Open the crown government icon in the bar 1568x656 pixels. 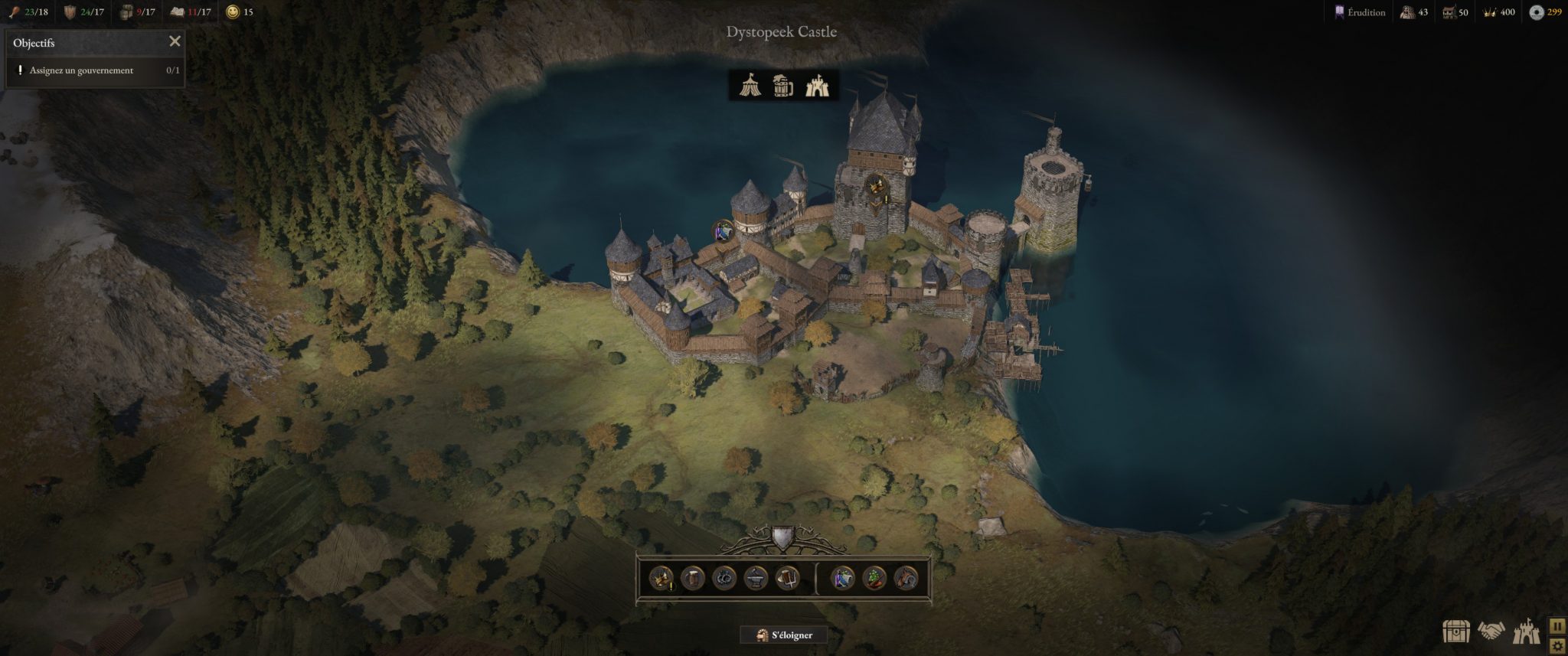661,578
